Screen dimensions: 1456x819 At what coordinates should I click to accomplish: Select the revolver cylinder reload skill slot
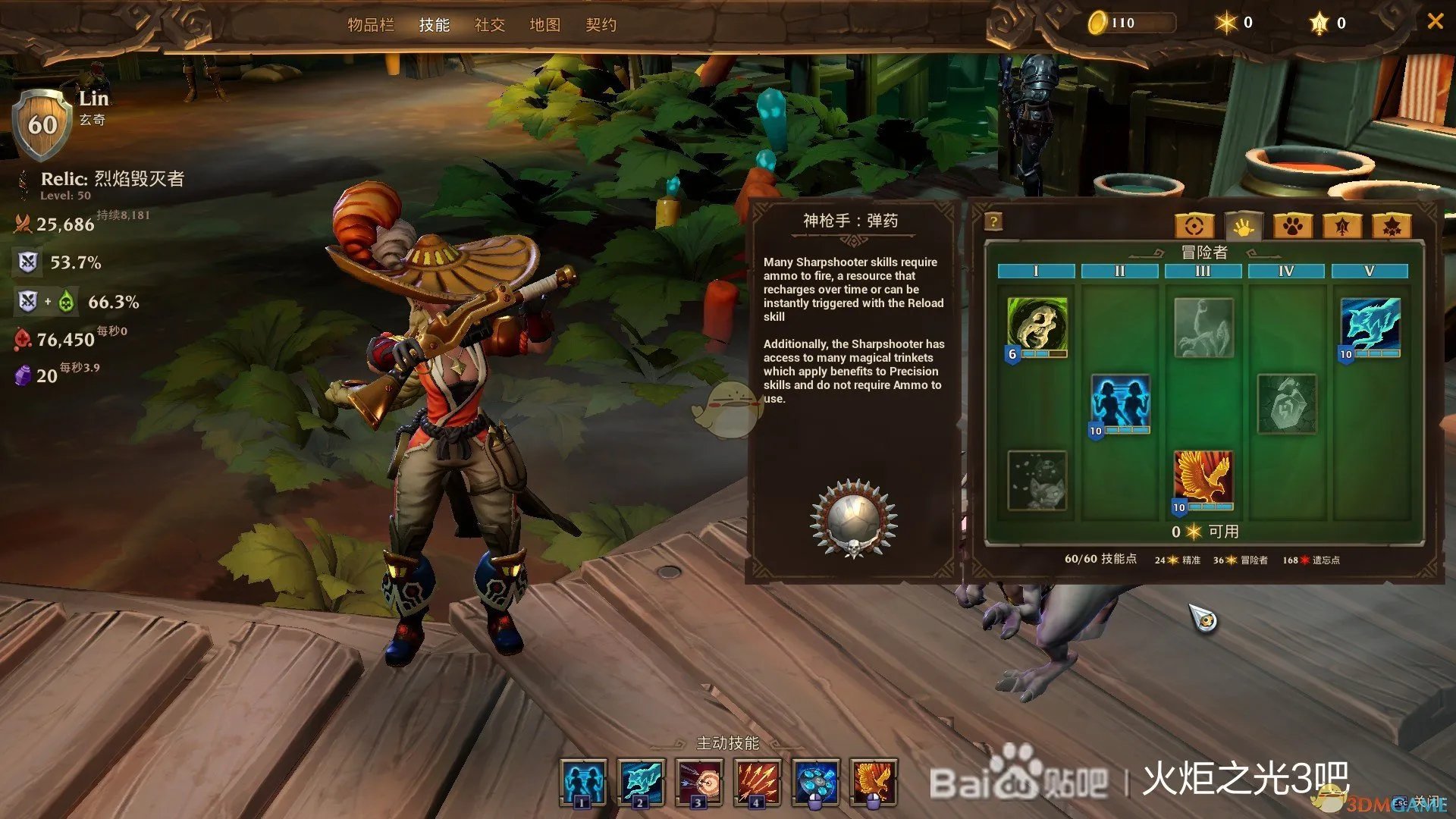coord(815,782)
